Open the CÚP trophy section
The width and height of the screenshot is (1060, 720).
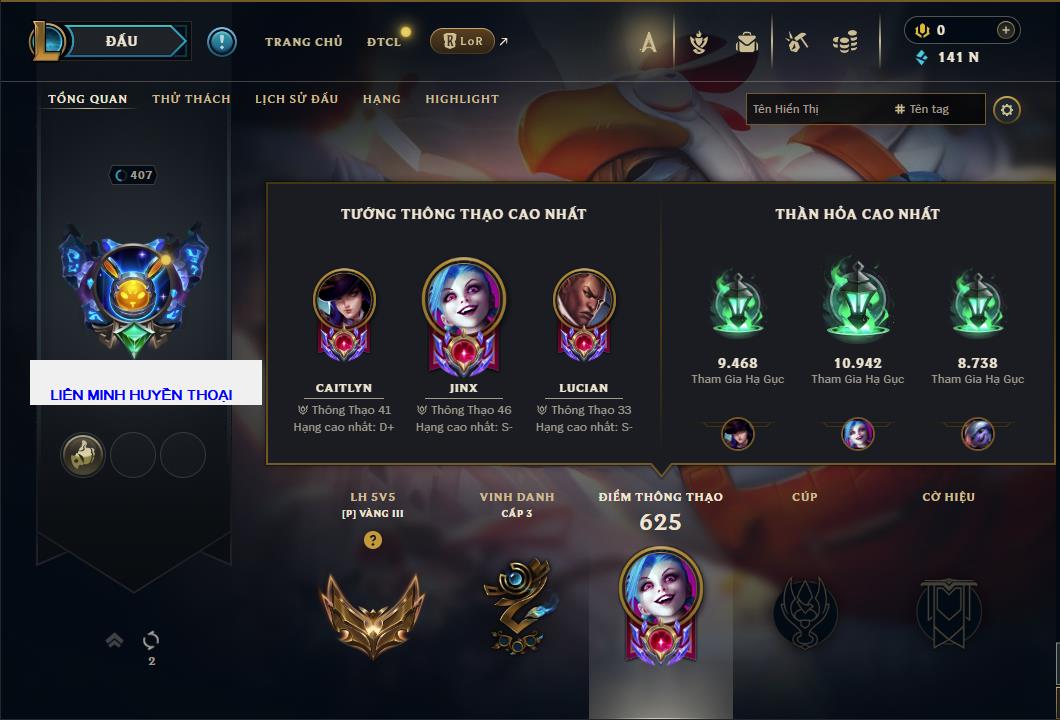[x=804, y=610]
